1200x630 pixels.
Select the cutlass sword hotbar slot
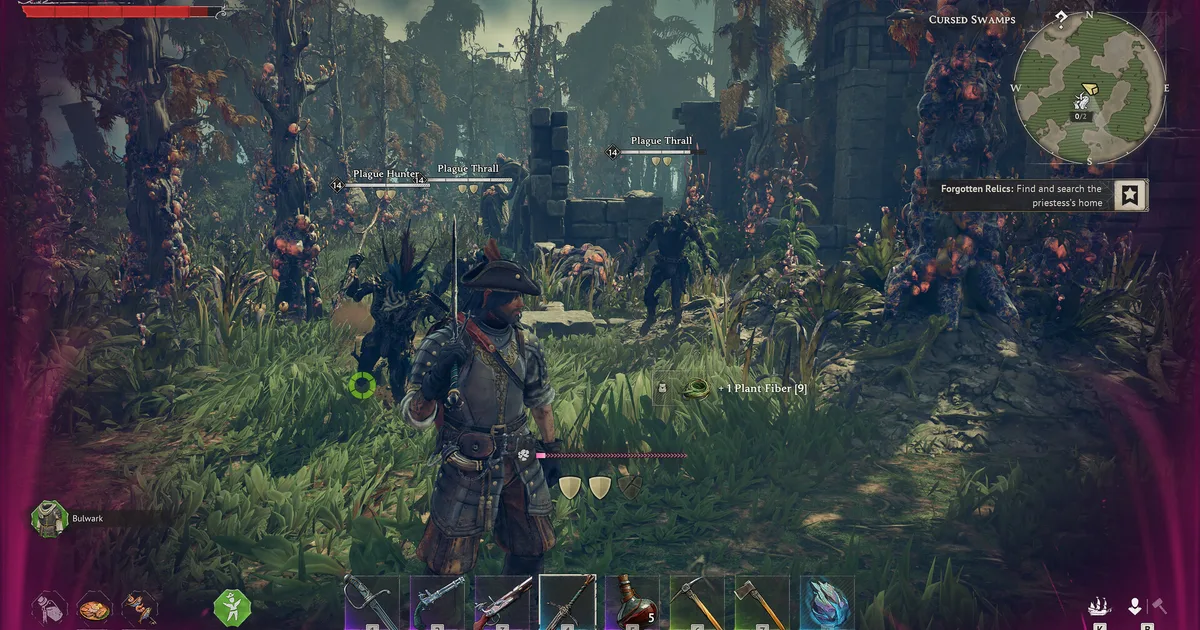(x=372, y=602)
